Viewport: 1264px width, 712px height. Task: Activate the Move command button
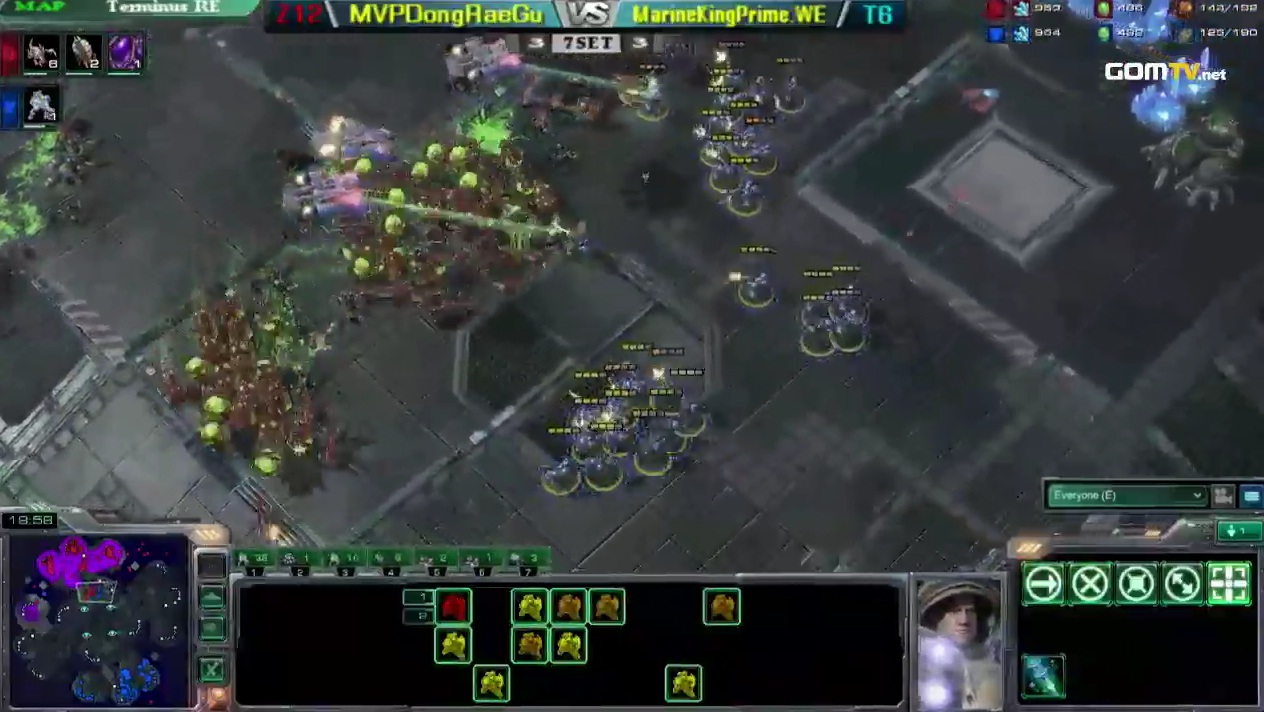(1043, 584)
